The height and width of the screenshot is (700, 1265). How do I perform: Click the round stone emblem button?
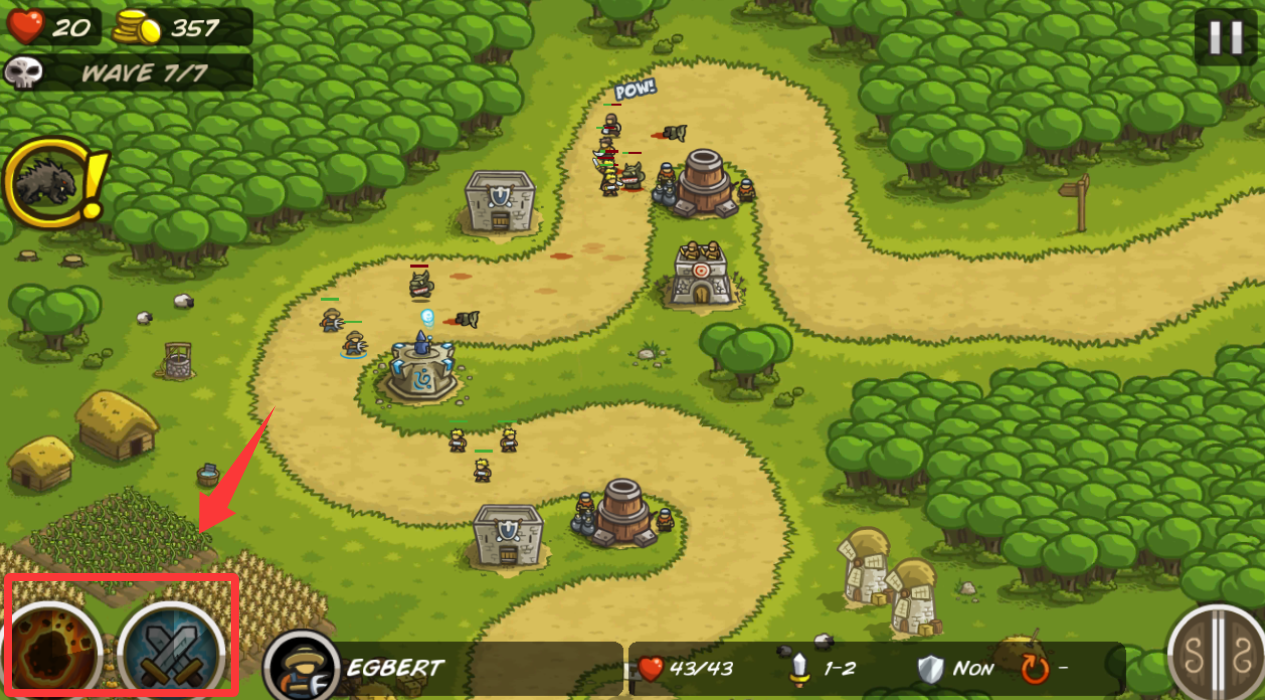point(1217,655)
